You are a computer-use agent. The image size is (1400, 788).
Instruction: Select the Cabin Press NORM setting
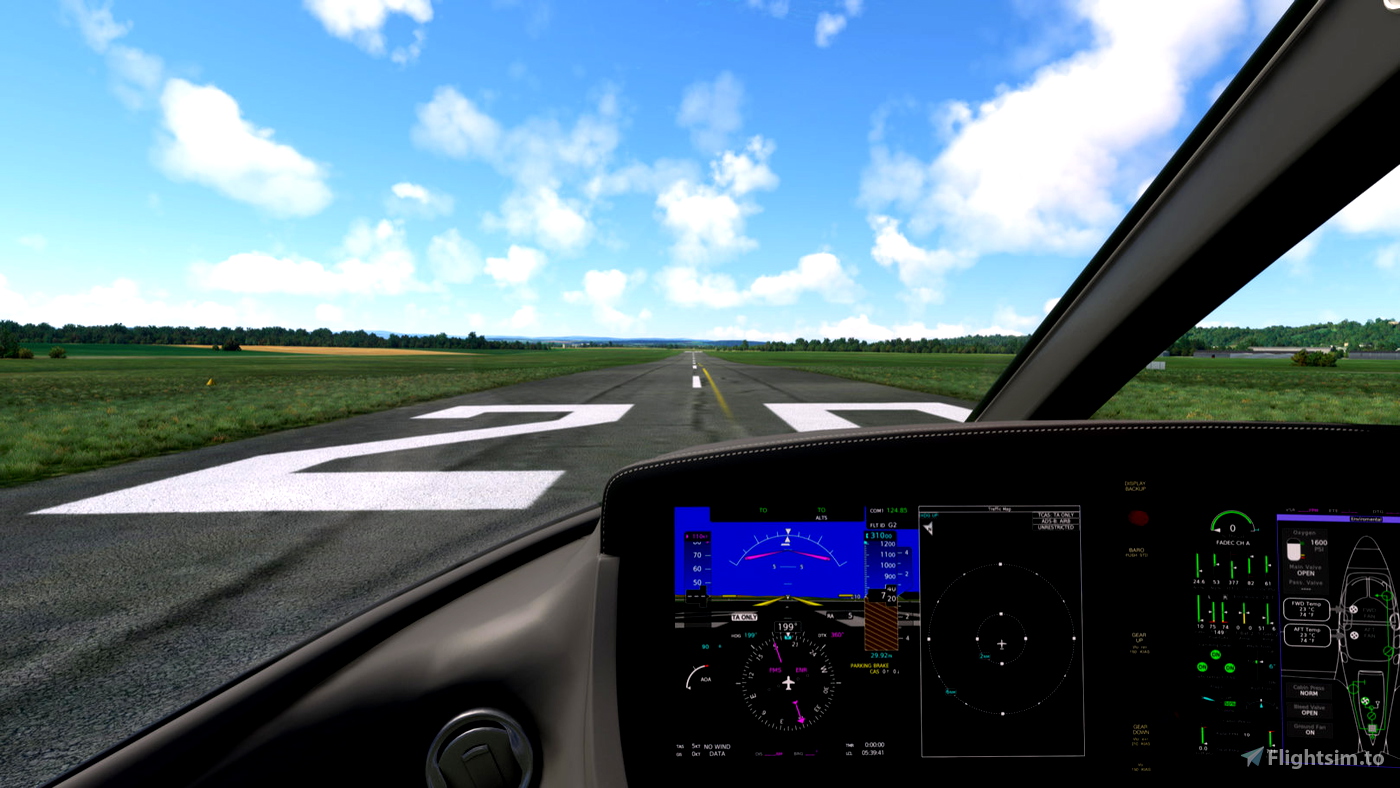coord(1307,690)
